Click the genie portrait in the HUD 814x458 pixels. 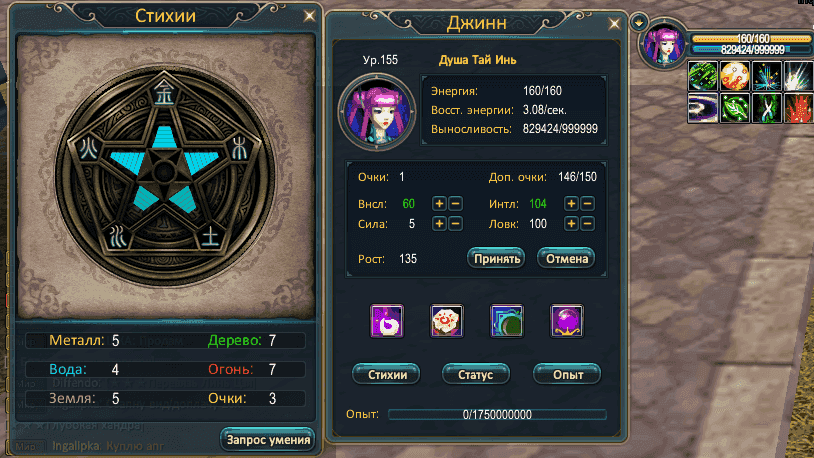point(663,46)
